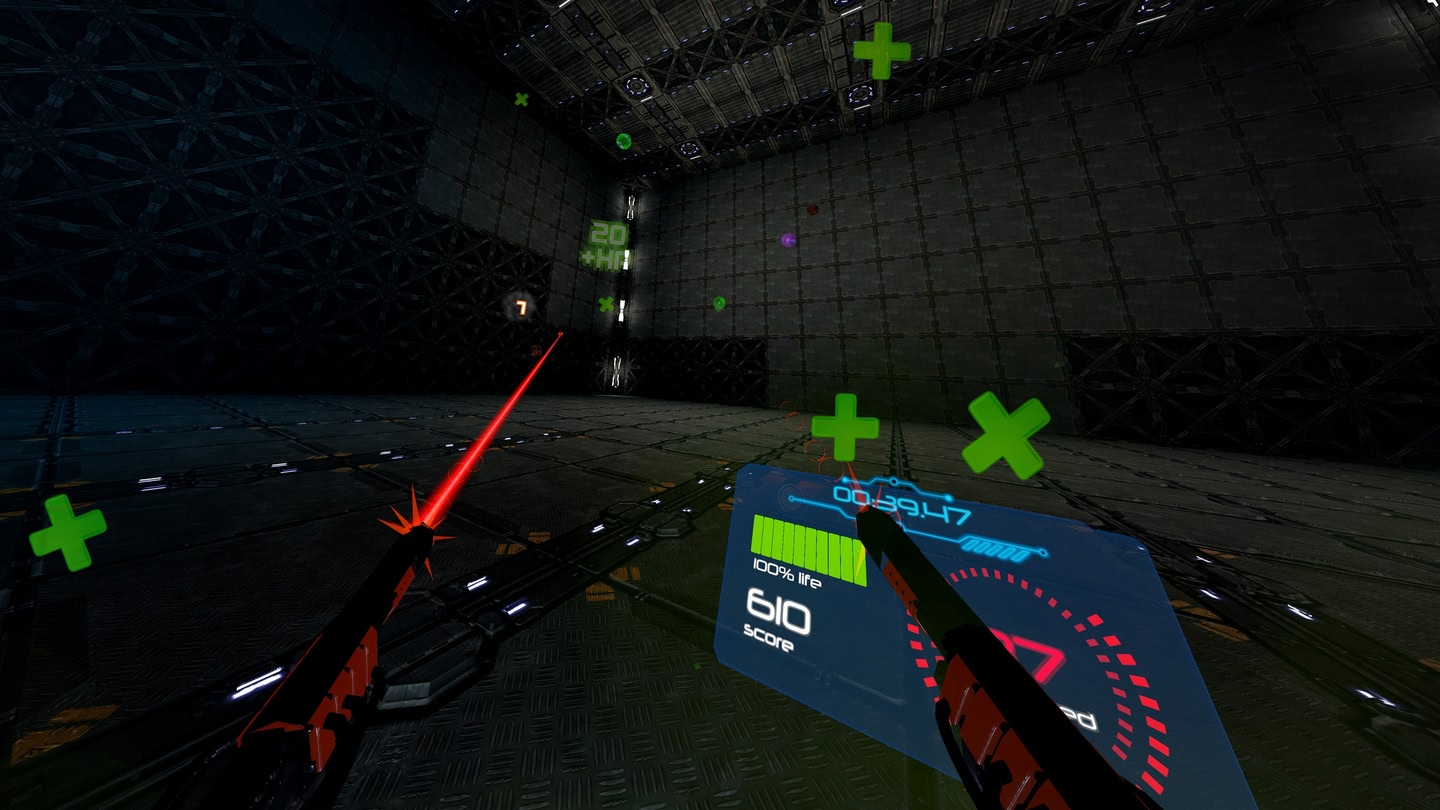Click the green plus pickup above the HUD panel

(846, 428)
